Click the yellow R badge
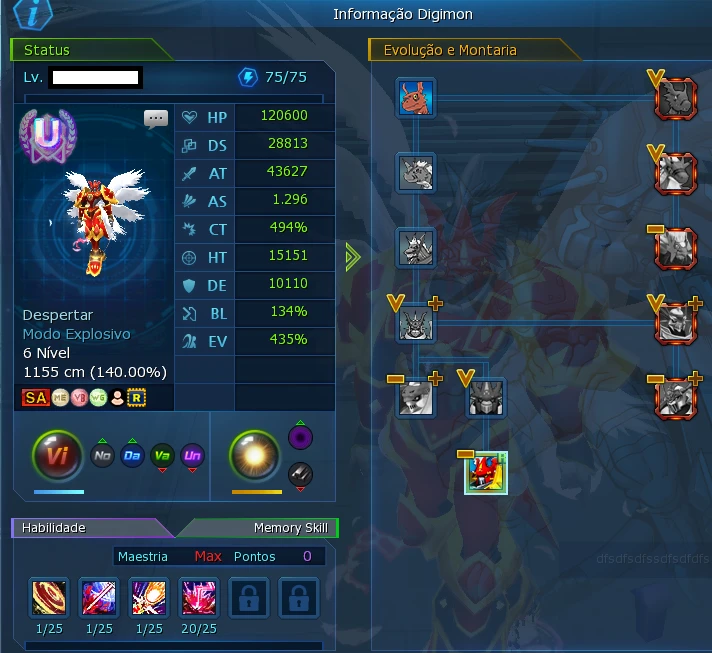The width and height of the screenshot is (712, 653). 138,397
